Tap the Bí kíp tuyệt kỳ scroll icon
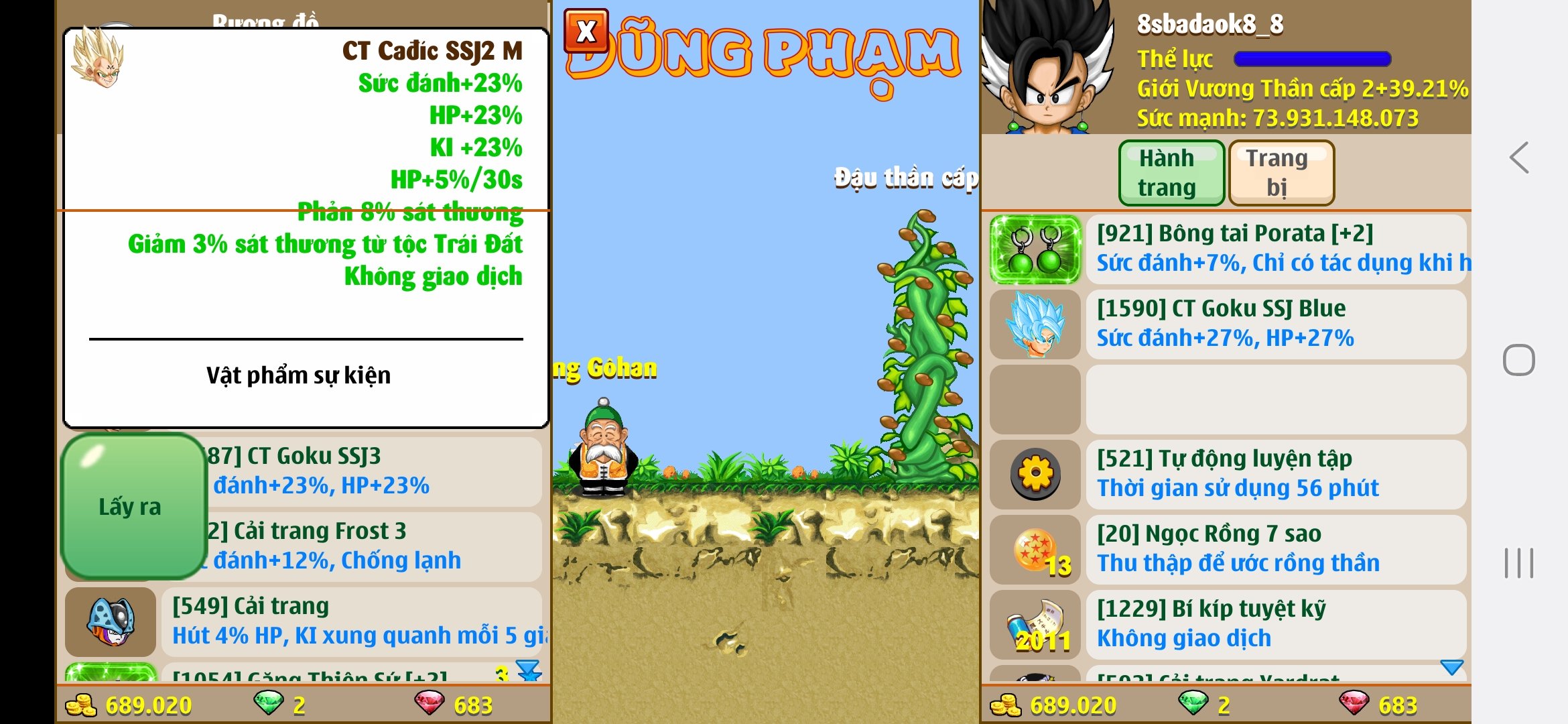The image size is (1568, 724). point(1034,623)
